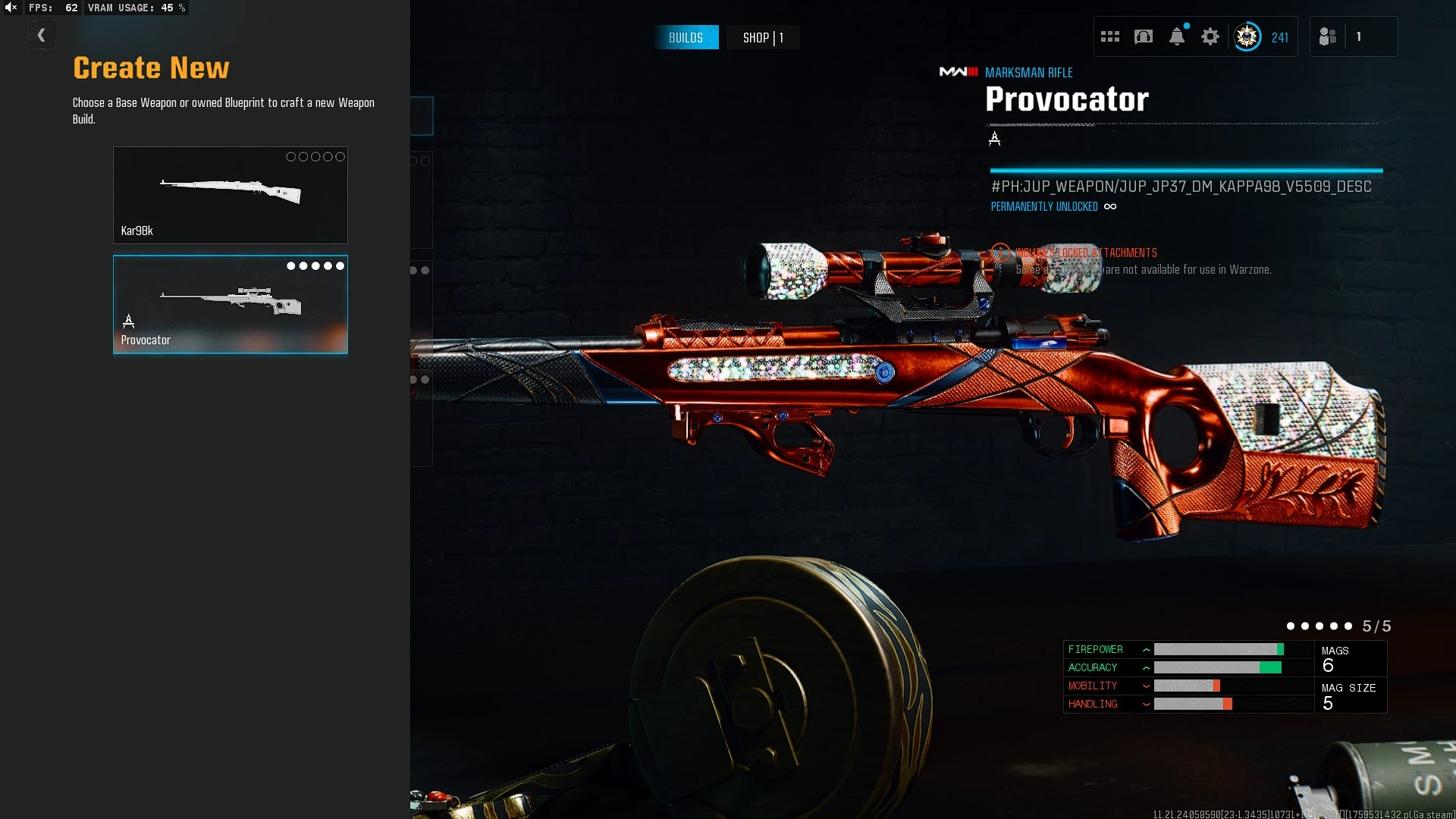Choose the Provocator blueprint tile
This screenshot has width=1456, height=819.
(231, 304)
